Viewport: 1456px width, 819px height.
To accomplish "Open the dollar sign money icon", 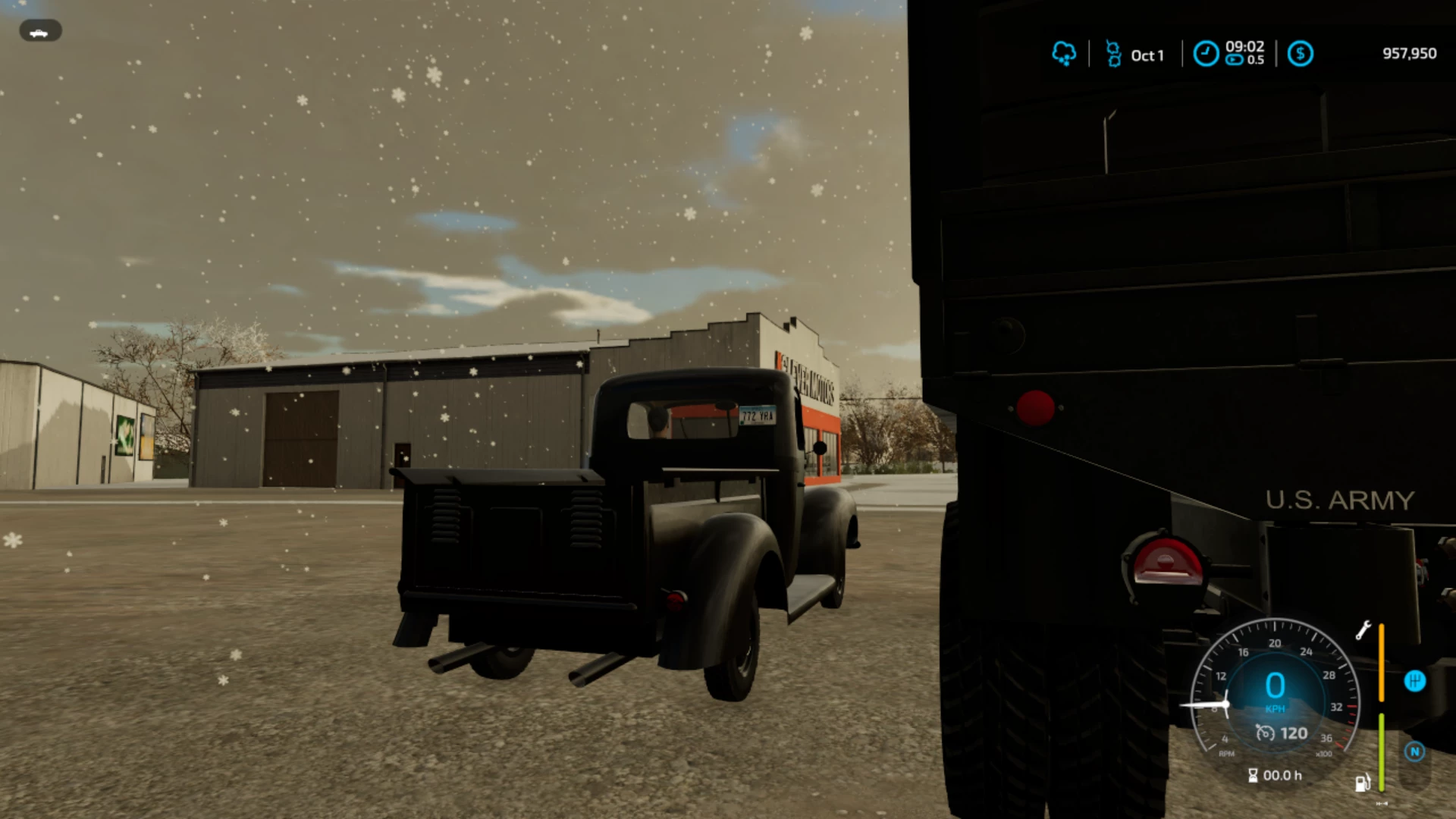I will point(1300,54).
